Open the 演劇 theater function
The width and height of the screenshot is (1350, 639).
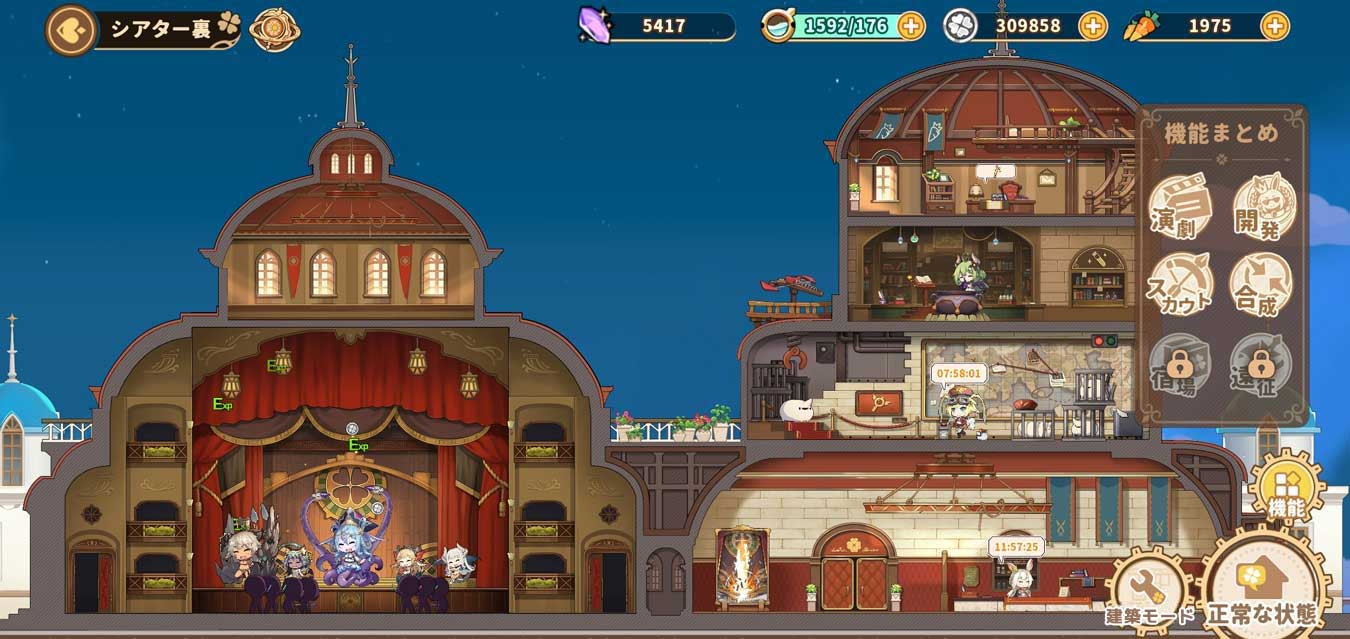[x=1180, y=207]
